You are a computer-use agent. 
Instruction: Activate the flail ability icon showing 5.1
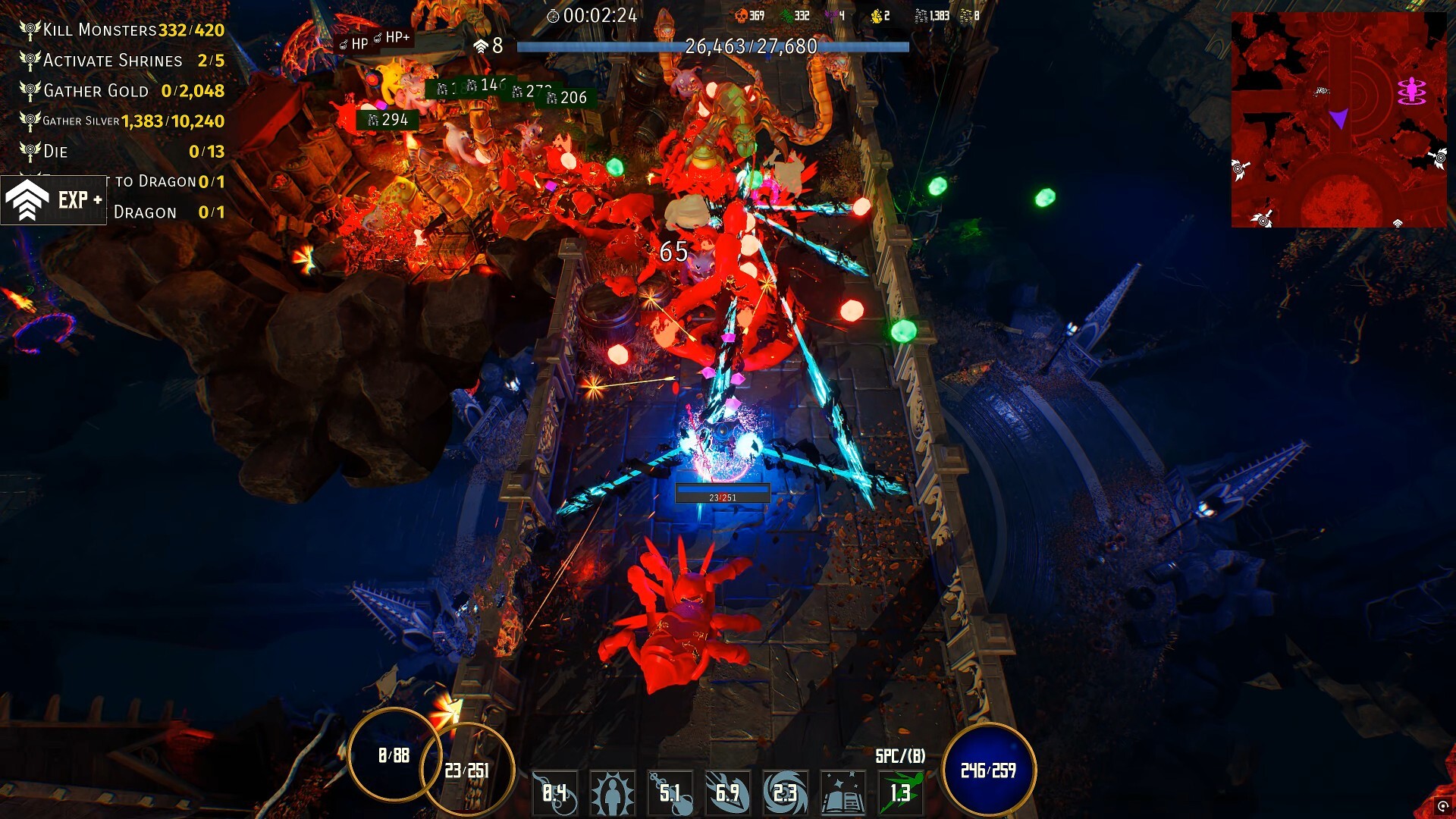point(670,791)
